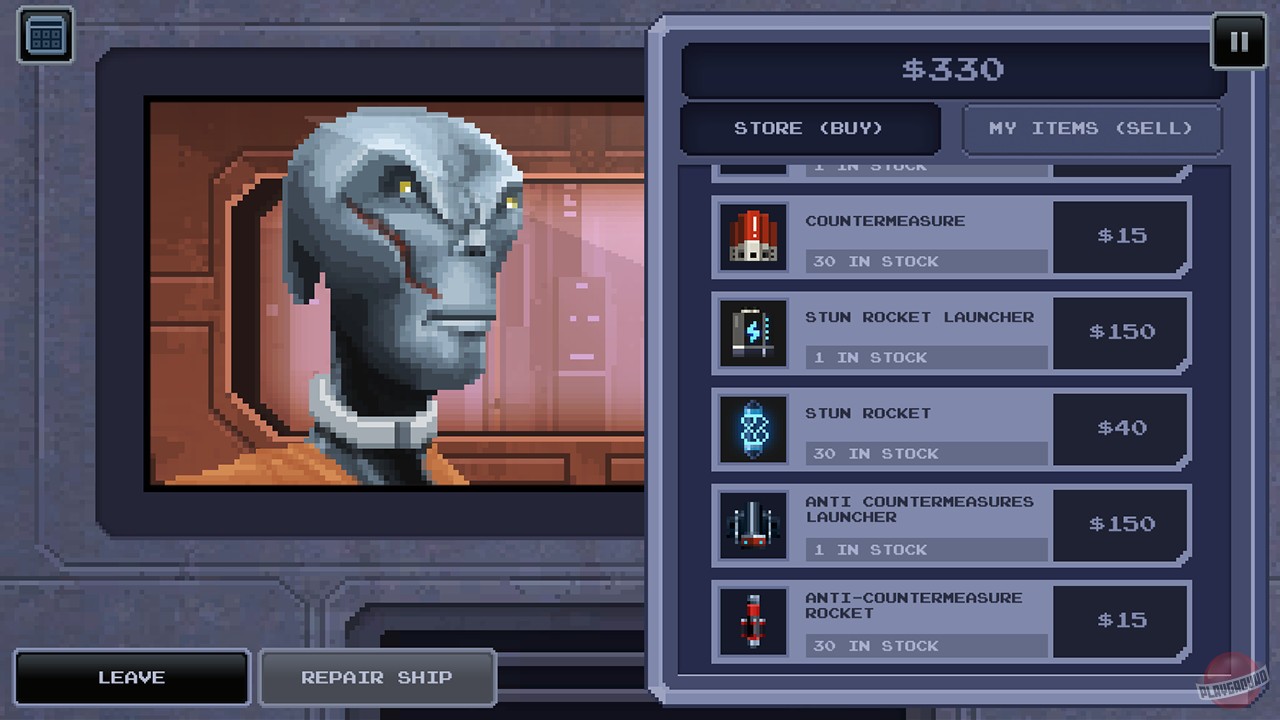The height and width of the screenshot is (720, 1280).
Task: Click the Anti-Countermeasure Rocket icon
Action: click(x=753, y=621)
